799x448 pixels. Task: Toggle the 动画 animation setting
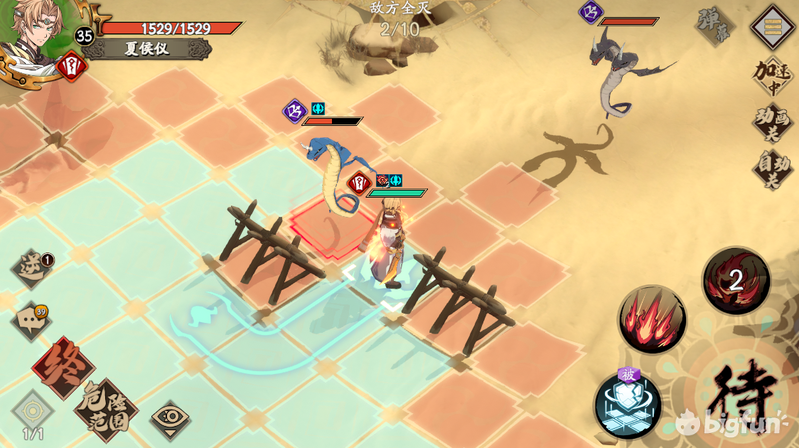(772, 122)
